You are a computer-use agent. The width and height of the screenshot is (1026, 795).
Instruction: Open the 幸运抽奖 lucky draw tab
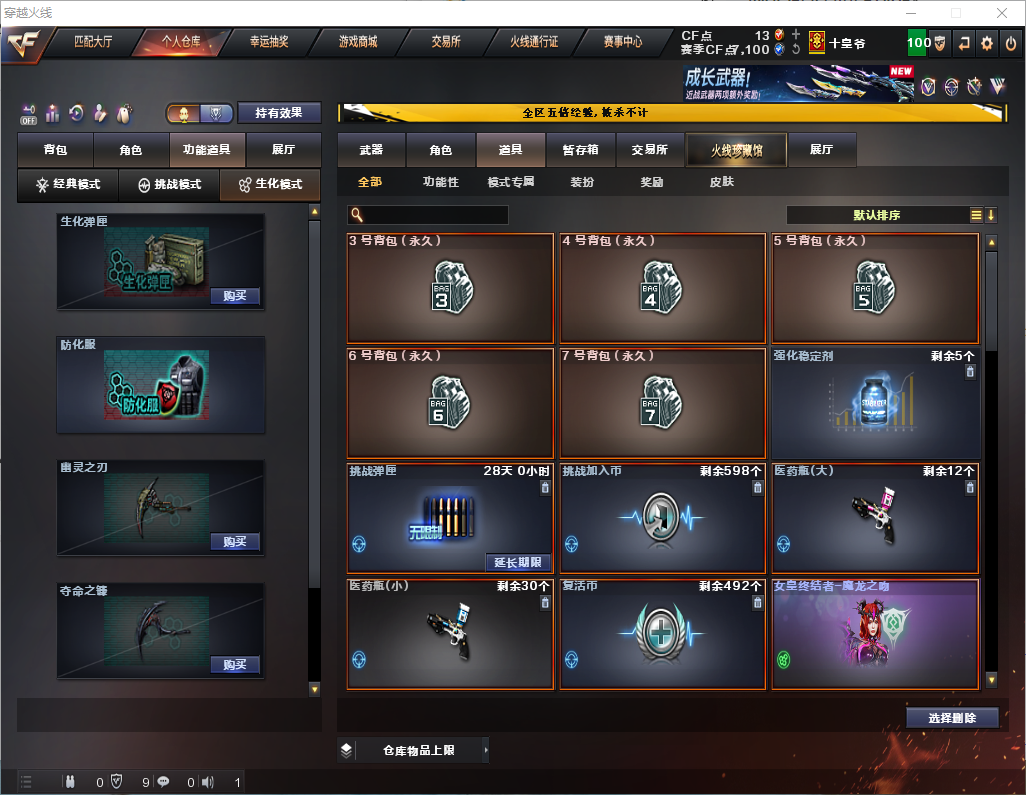pos(269,42)
